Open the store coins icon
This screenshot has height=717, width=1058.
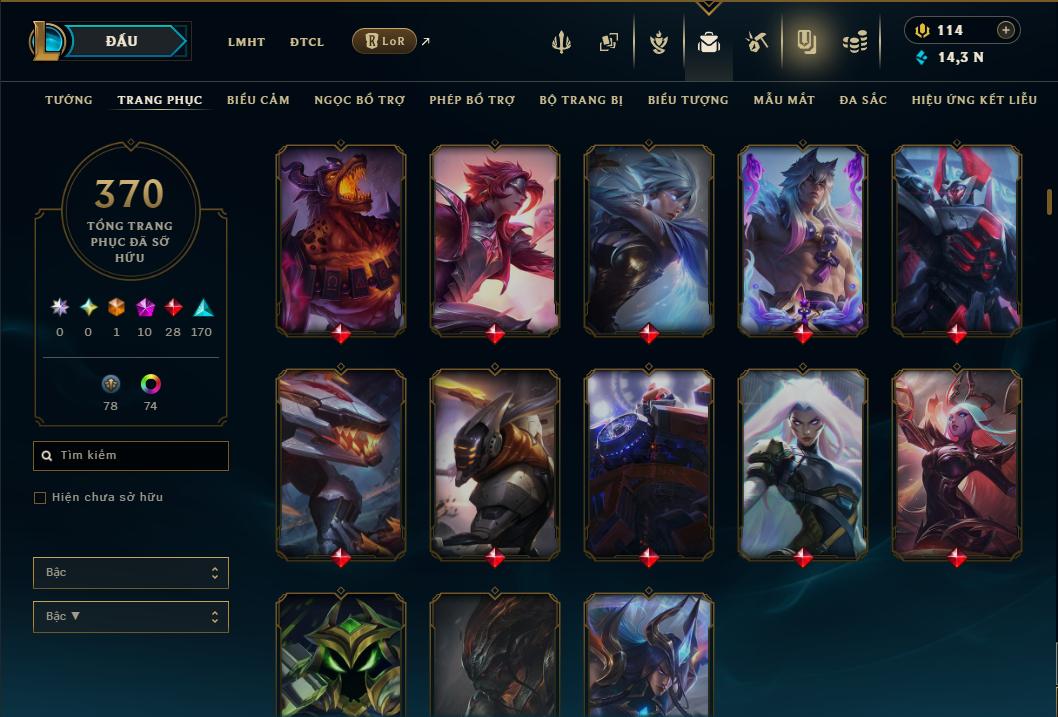click(x=854, y=42)
